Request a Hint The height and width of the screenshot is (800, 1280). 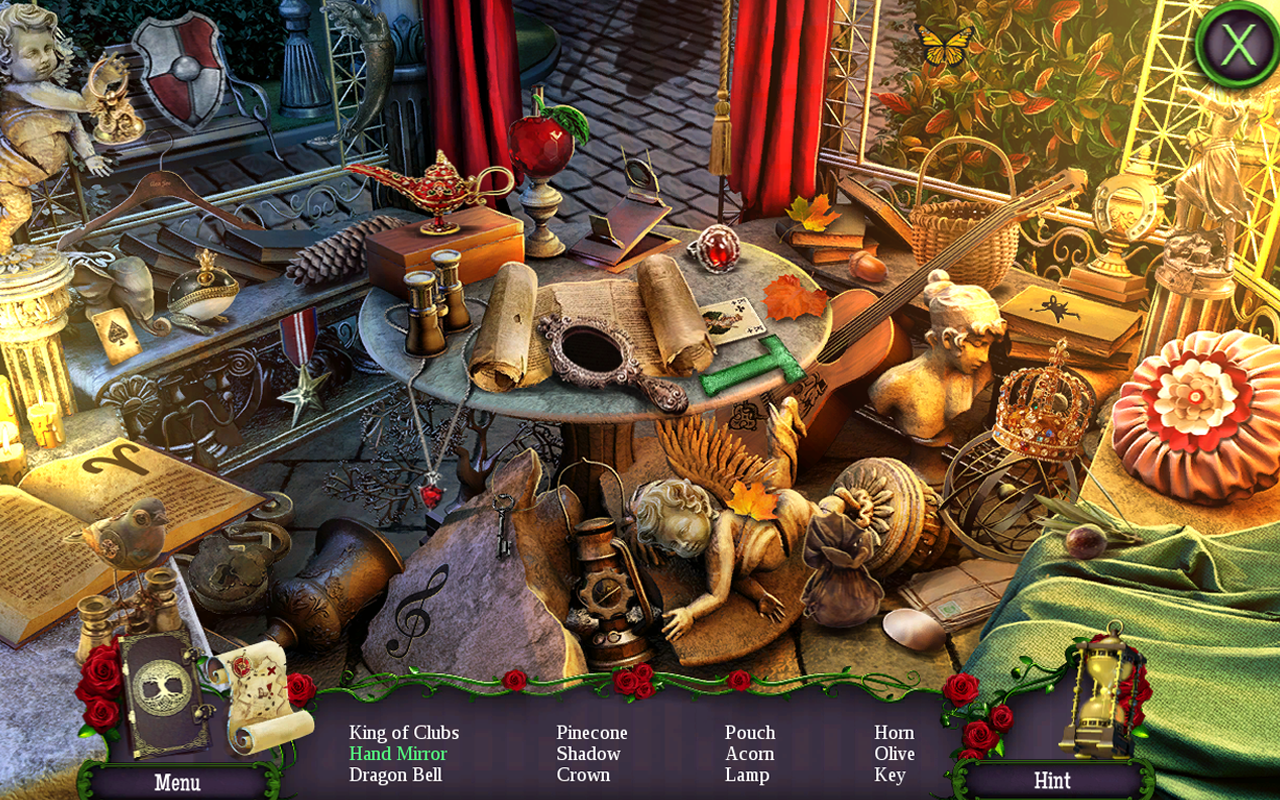tap(1054, 781)
